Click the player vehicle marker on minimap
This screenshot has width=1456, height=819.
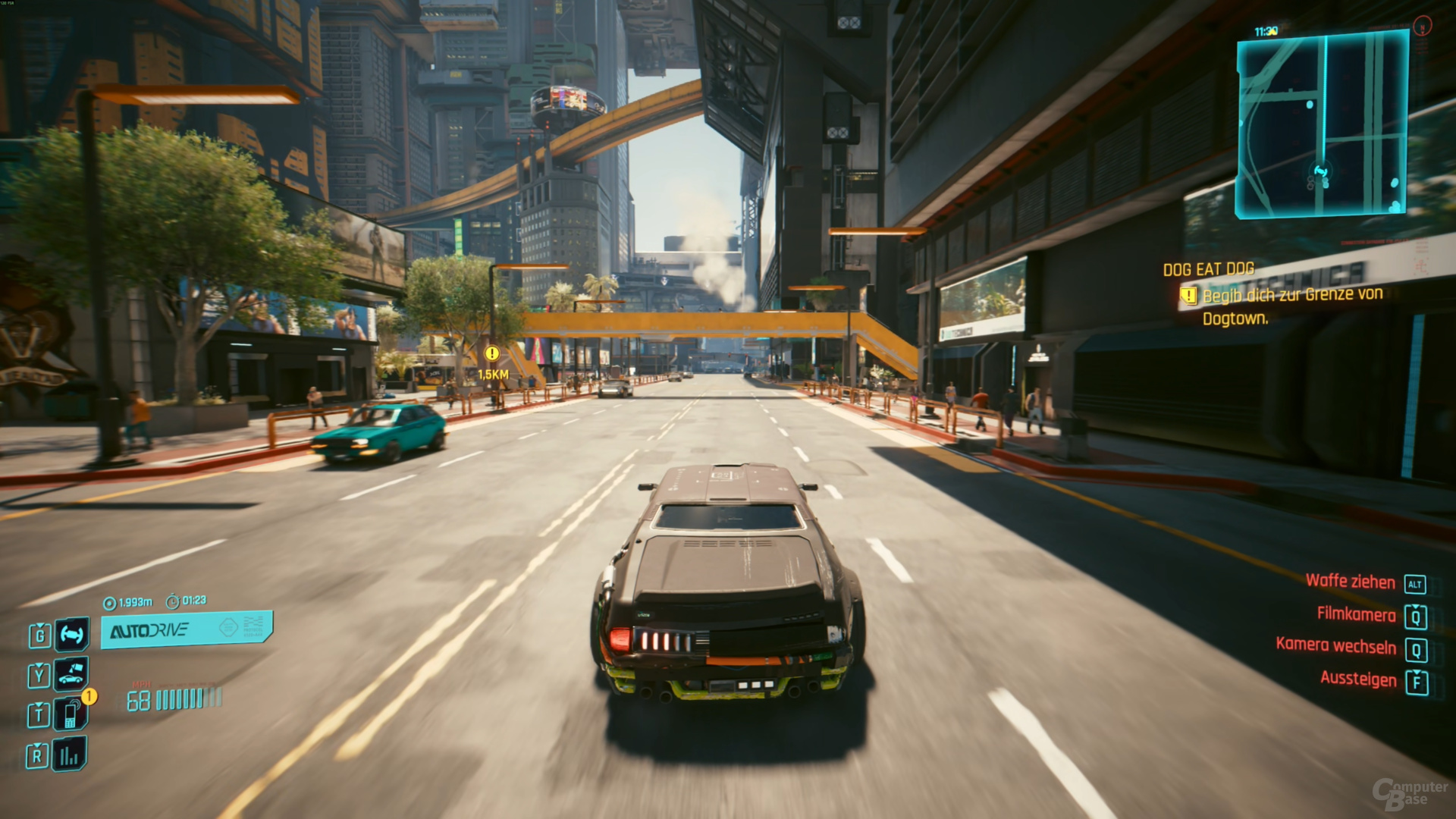pos(1321,172)
